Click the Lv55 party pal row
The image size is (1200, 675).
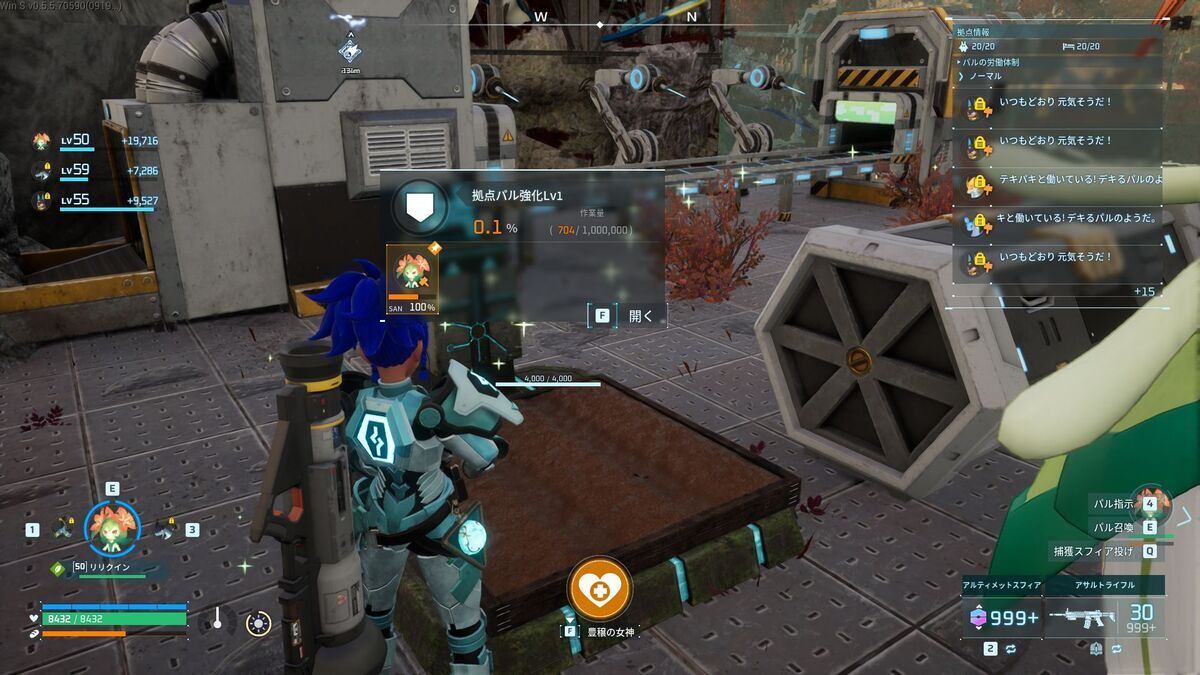(95, 200)
